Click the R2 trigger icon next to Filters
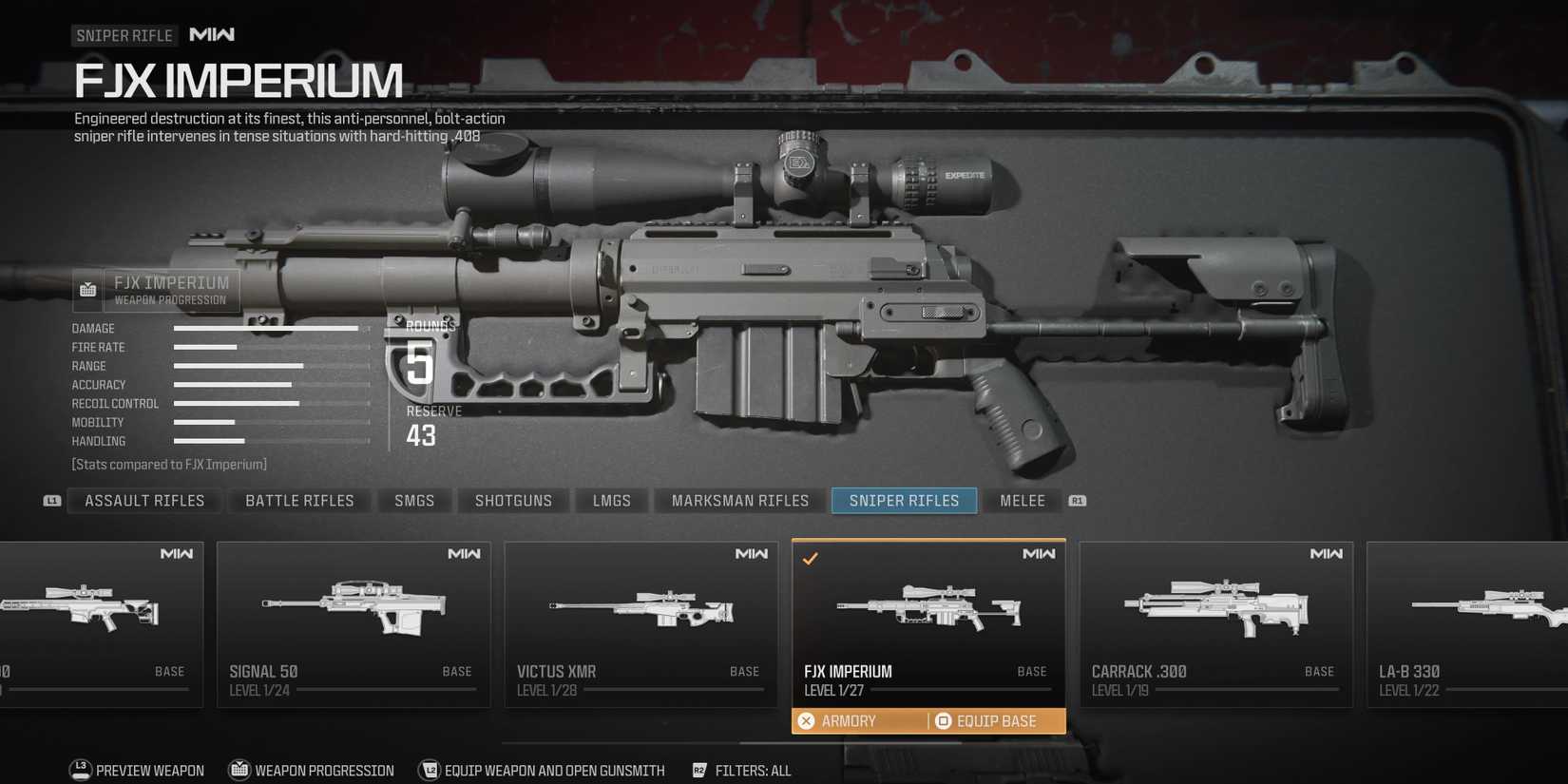Image resolution: width=1568 pixels, height=784 pixels. [699, 771]
